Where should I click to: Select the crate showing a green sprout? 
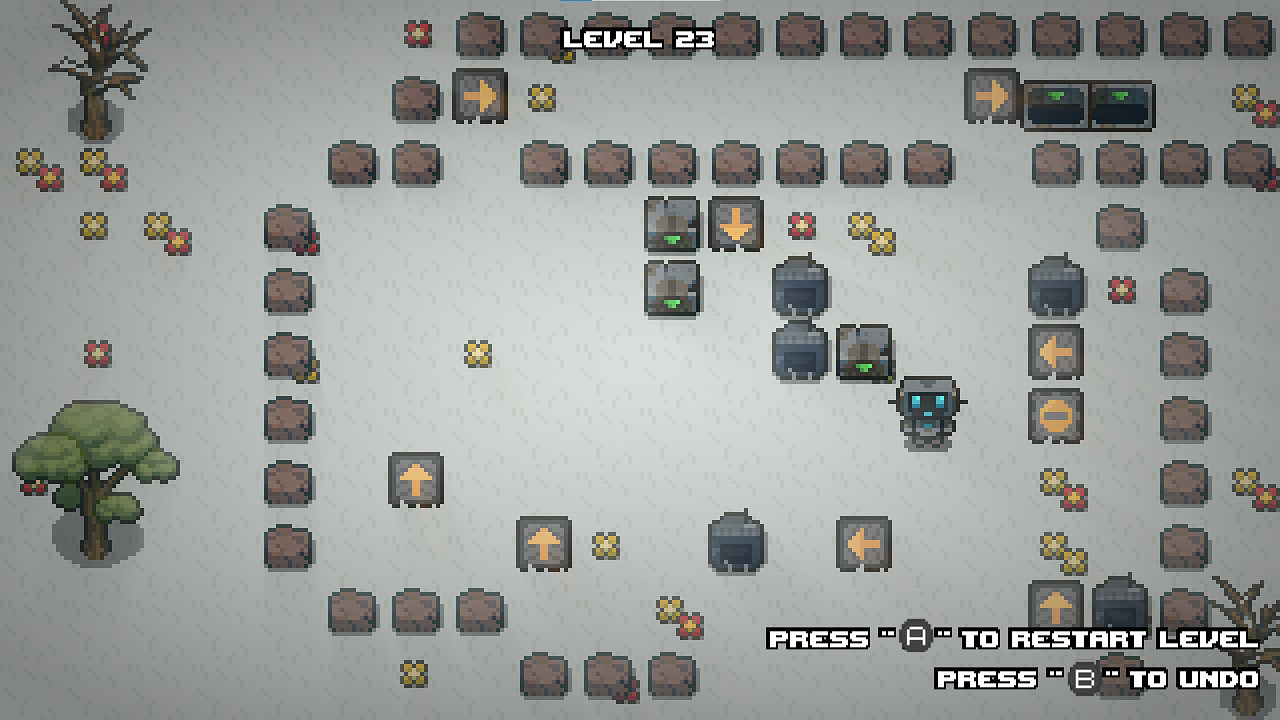coord(863,355)
